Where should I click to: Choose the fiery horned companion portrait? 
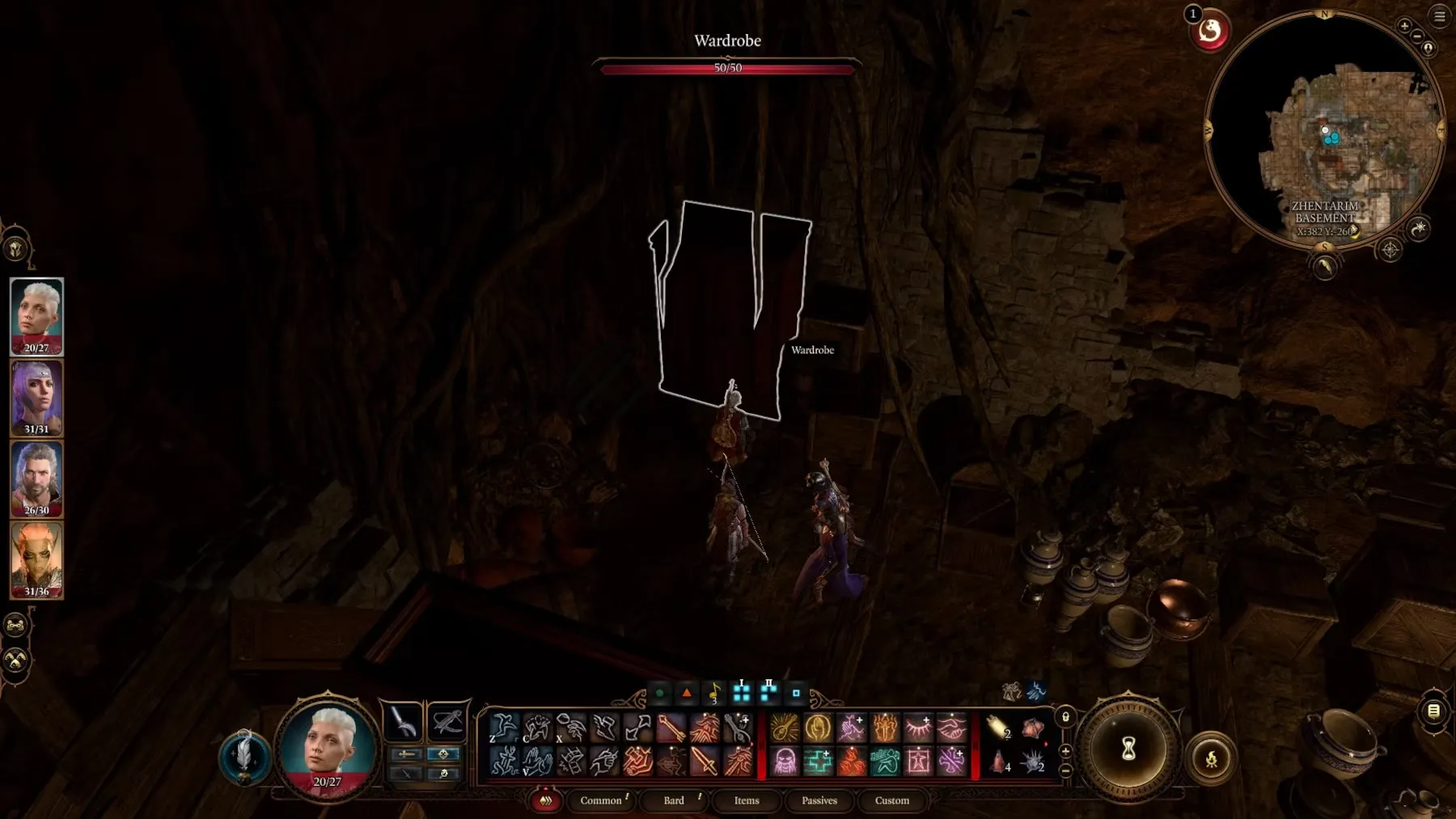click(36, 559)
